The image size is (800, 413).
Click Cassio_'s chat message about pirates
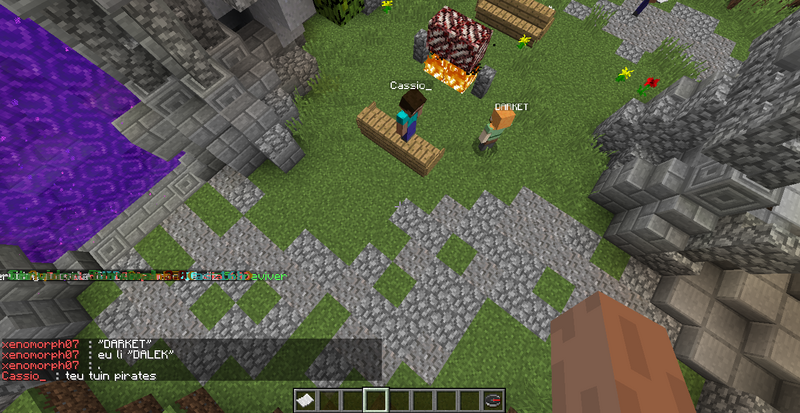pyautogui.click(x=80, y=375)
